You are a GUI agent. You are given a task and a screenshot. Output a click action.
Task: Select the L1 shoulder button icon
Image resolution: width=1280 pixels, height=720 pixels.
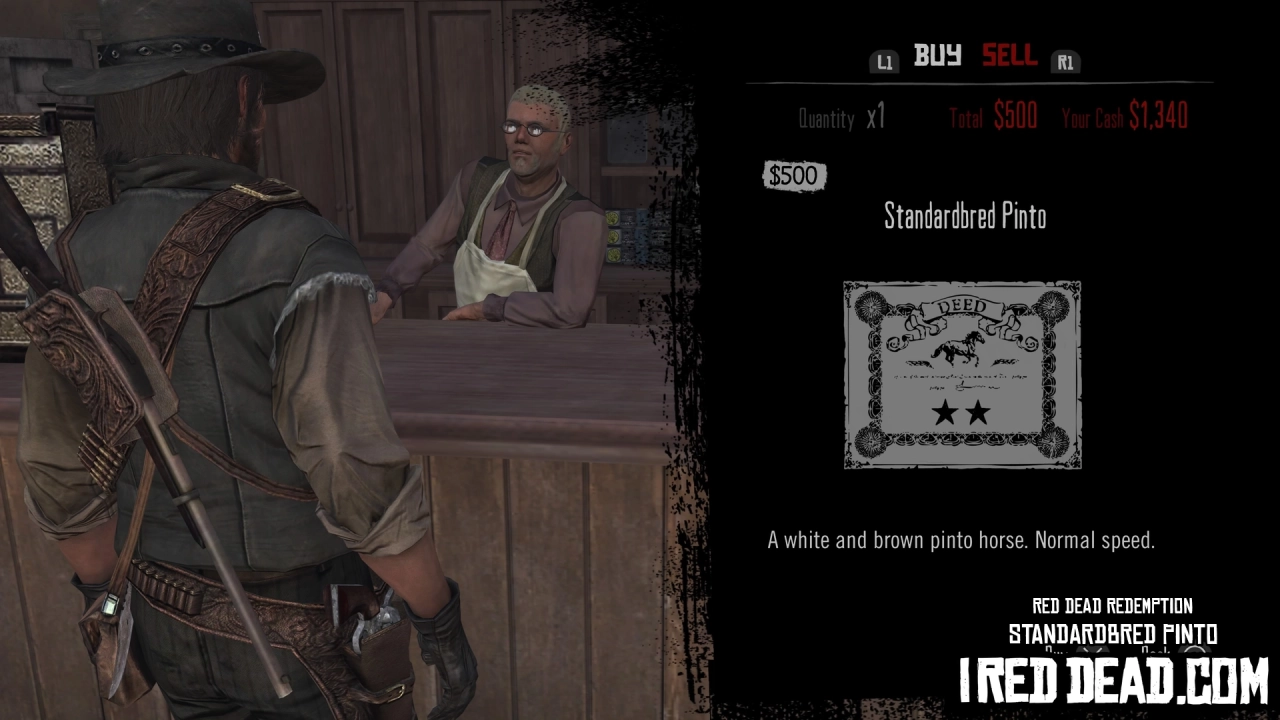[884, 61]
